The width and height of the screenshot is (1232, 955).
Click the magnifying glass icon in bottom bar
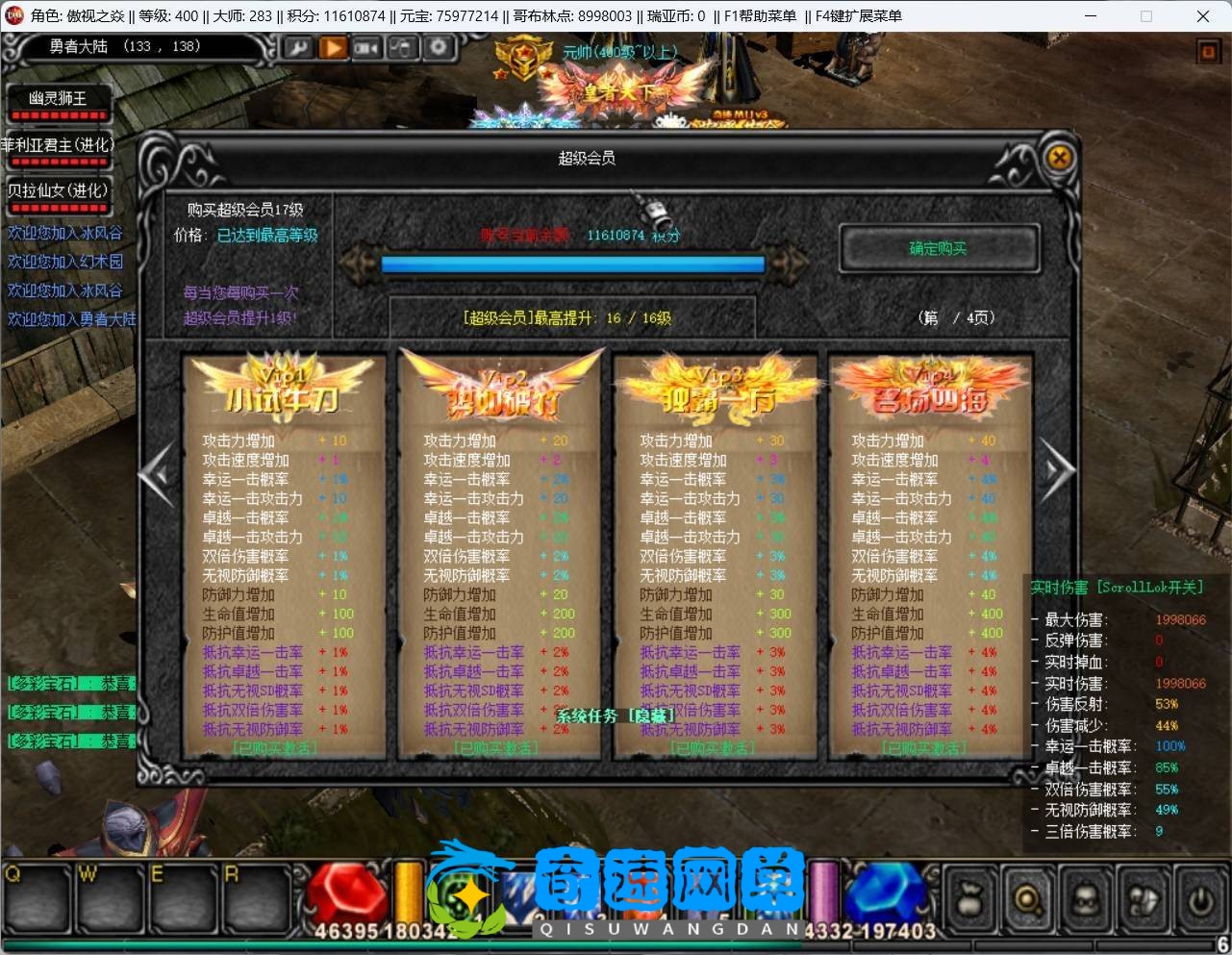pos(1027,900)
